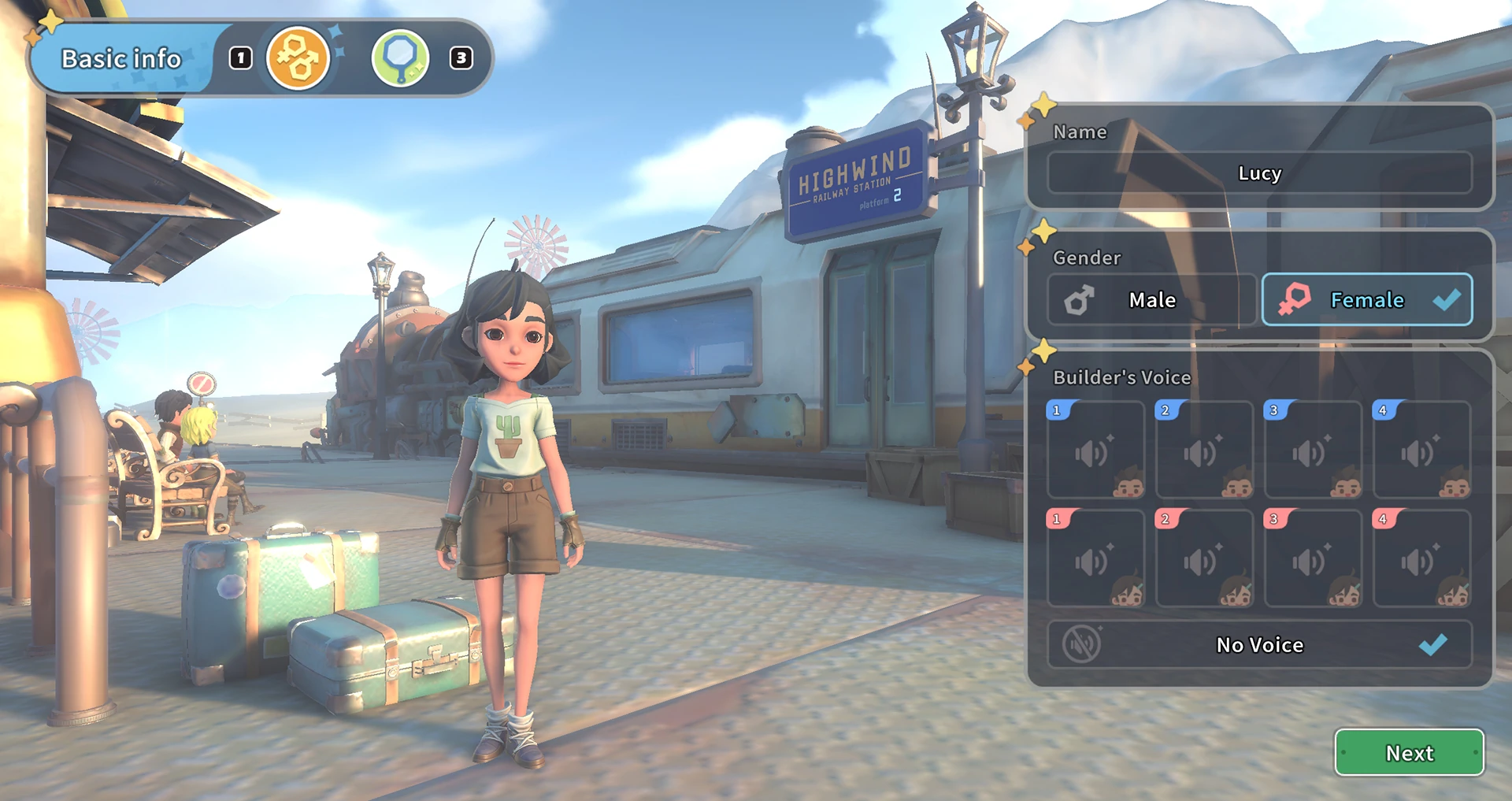The height and width of the screenshot is (801, 1512).
Task: Select pink voice option 2
Action: (x=1204, y=559)
